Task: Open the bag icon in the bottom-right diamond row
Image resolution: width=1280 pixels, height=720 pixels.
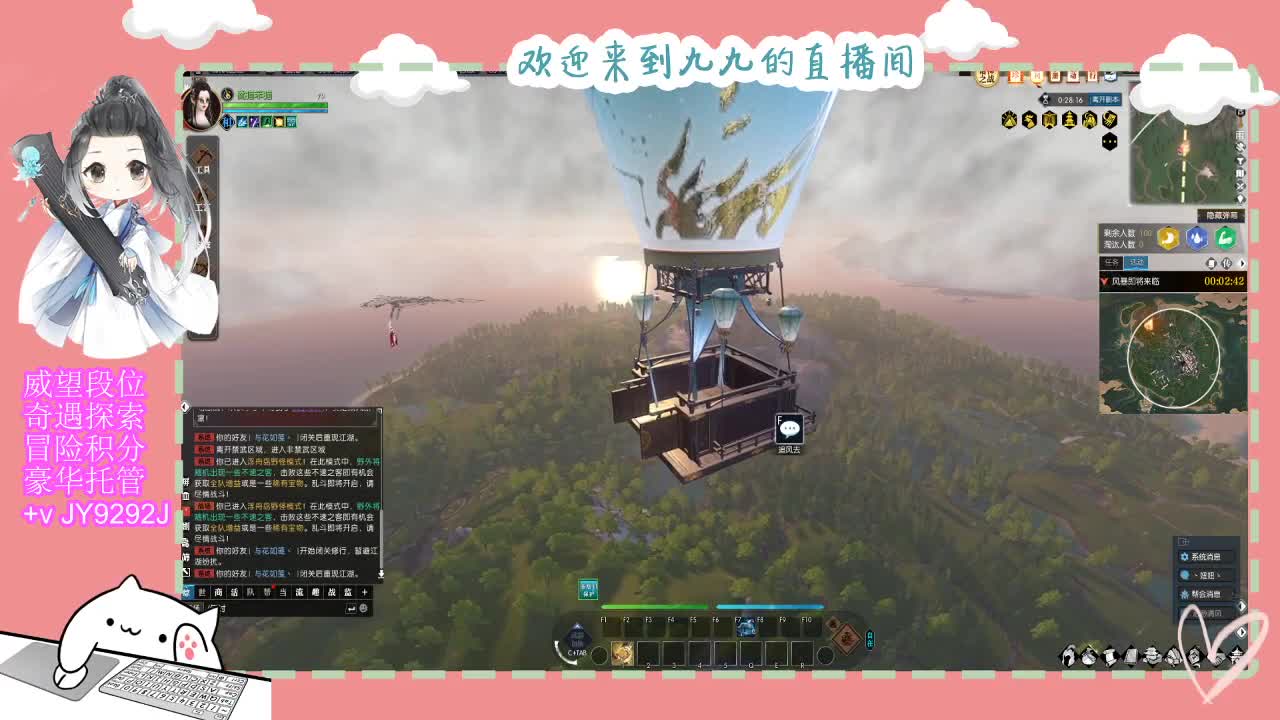Action: pos(1088,657)
